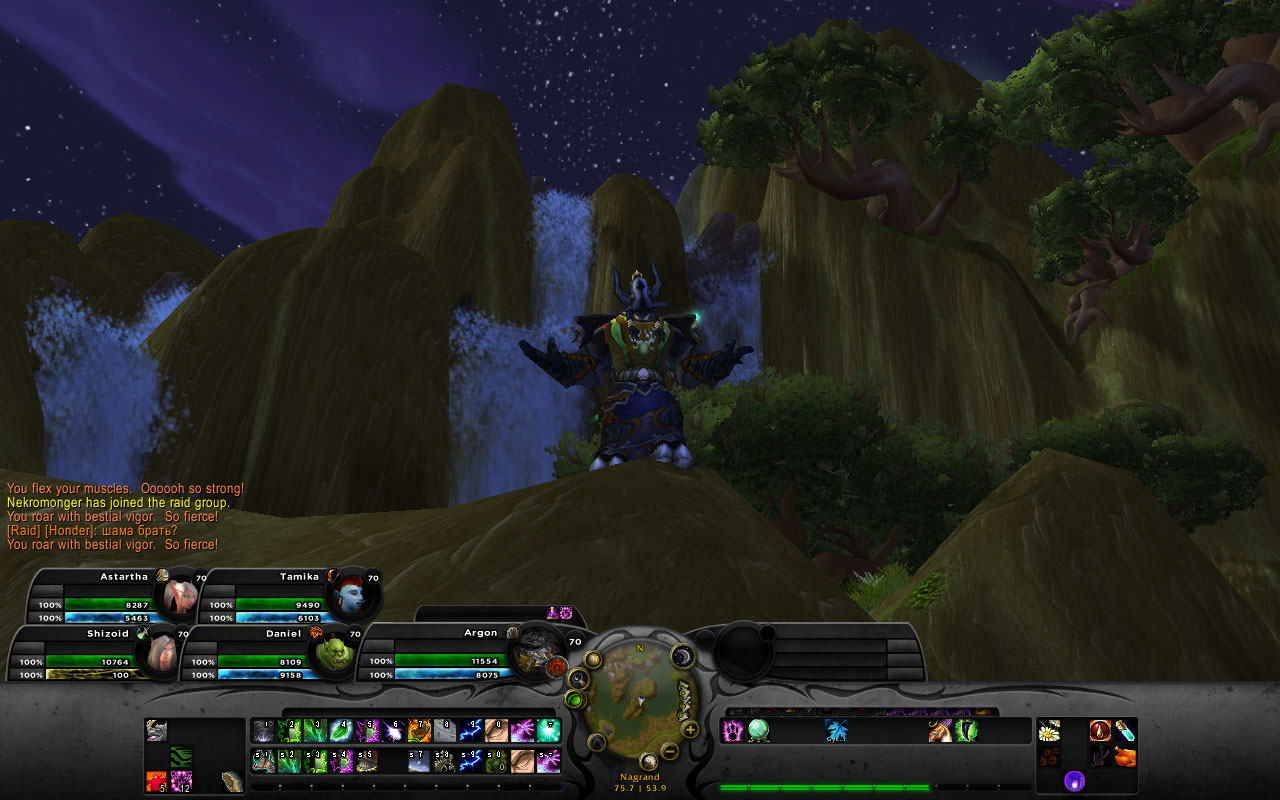Image resolution: width=1280 pixels, height=800 pixels.
Task: Click the glowing purple orb button
Action: coord(1074,780)
